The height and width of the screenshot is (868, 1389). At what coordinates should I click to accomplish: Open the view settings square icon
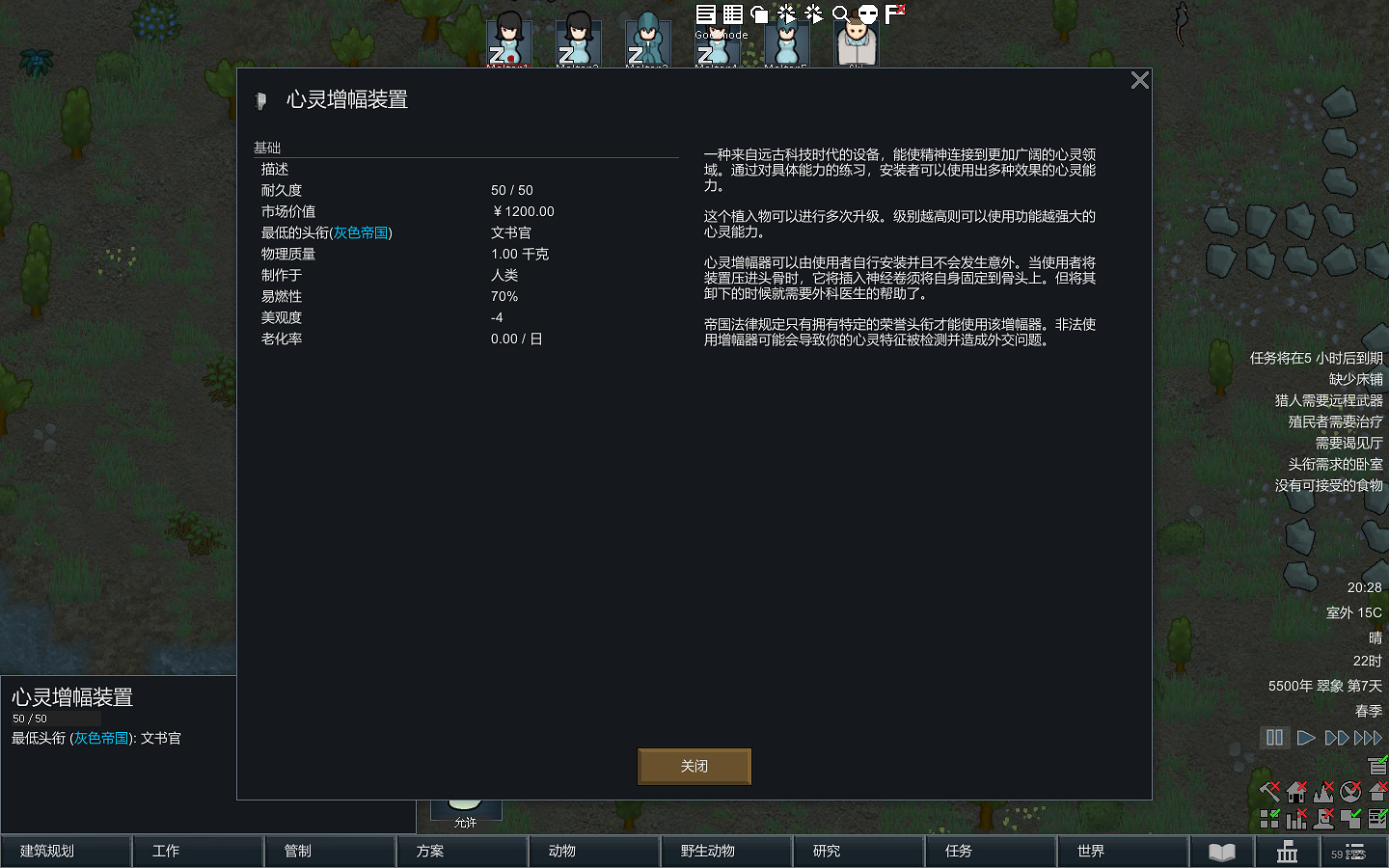pyautogui.click(x=759, y=14)
